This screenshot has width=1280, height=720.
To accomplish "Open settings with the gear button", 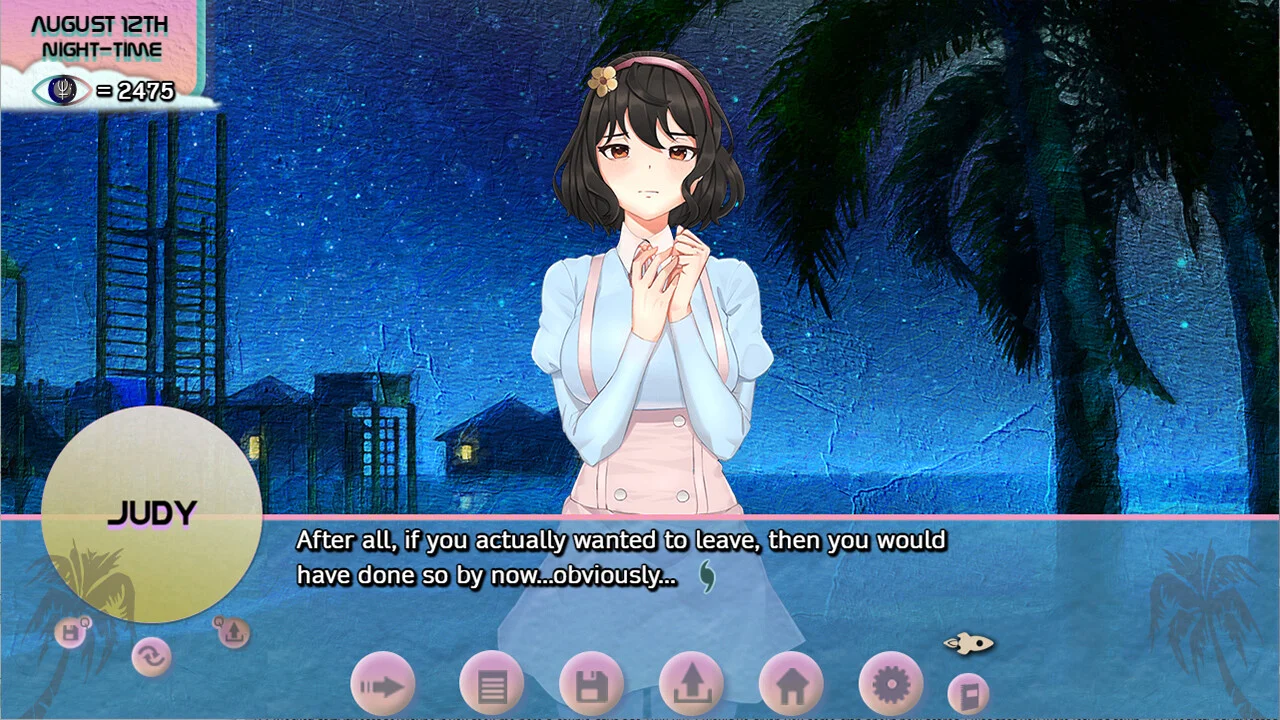I will [890, 685].
